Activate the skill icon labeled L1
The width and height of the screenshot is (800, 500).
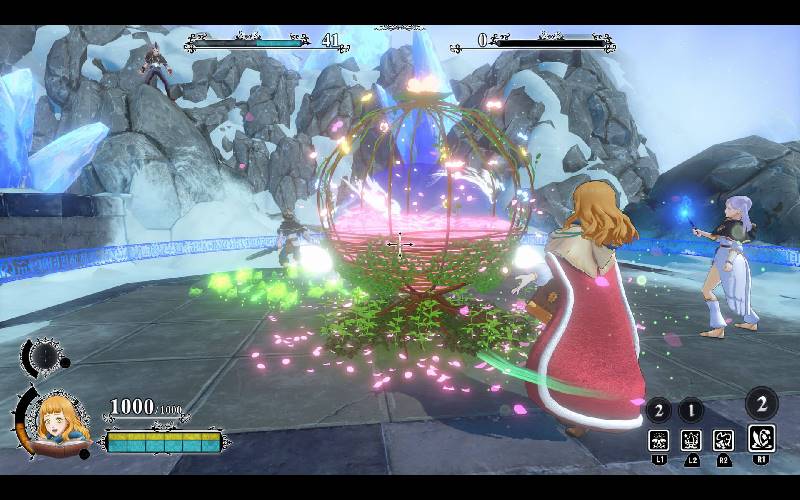click(x=659, y=439)
